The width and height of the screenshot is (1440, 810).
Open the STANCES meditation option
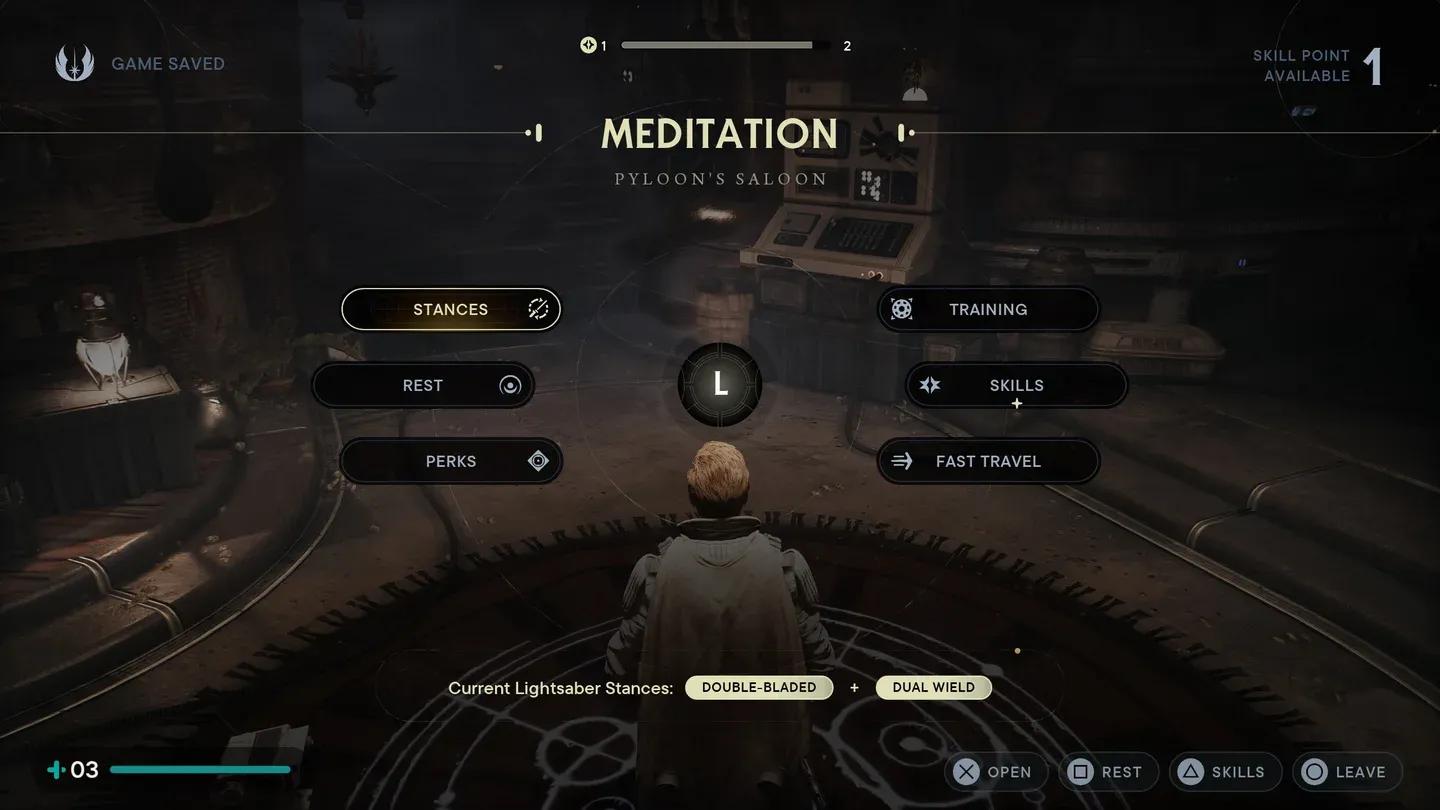coord(451,309)
